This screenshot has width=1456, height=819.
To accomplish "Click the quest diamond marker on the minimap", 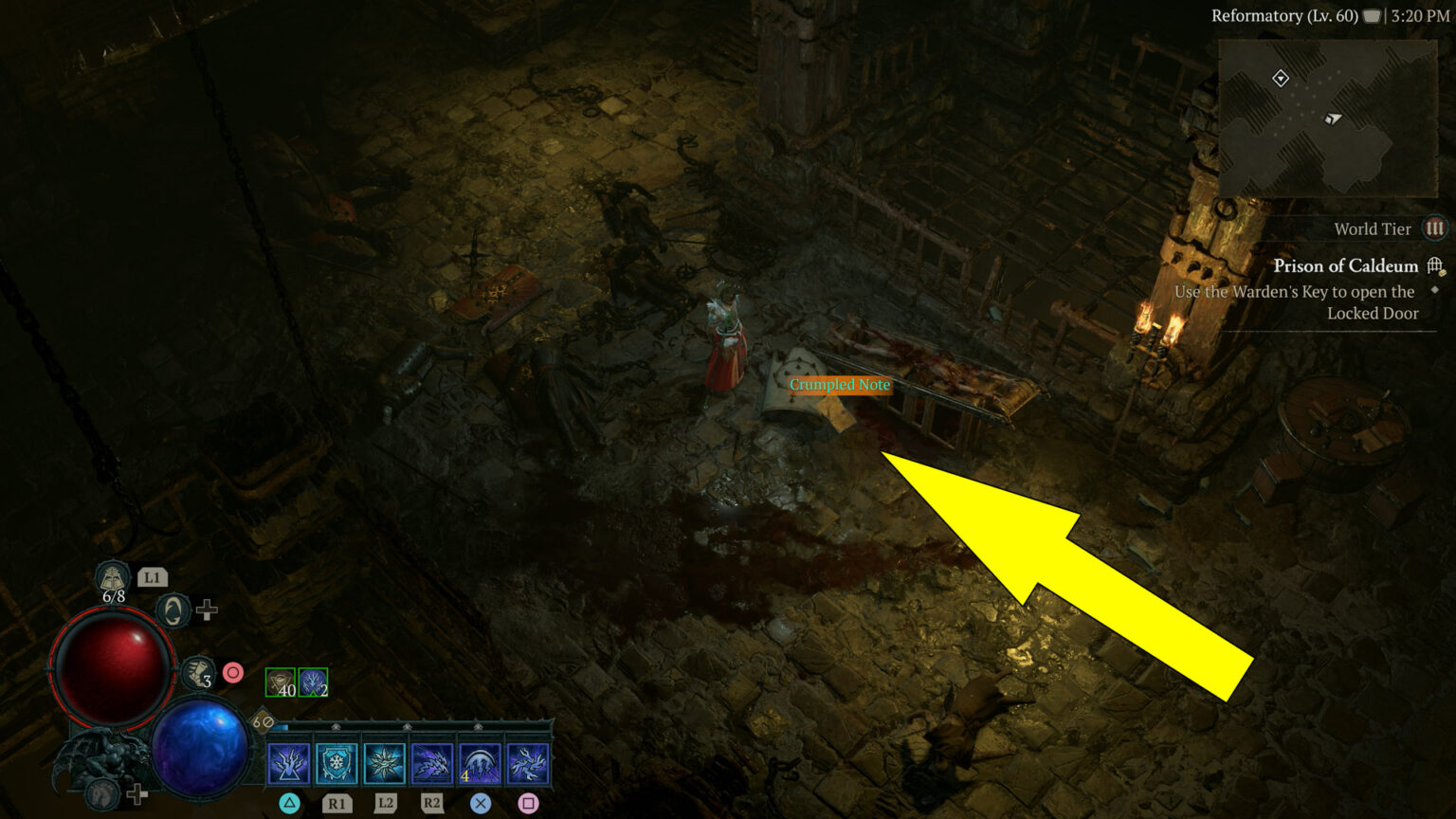I will click(x=1281, y=76).
